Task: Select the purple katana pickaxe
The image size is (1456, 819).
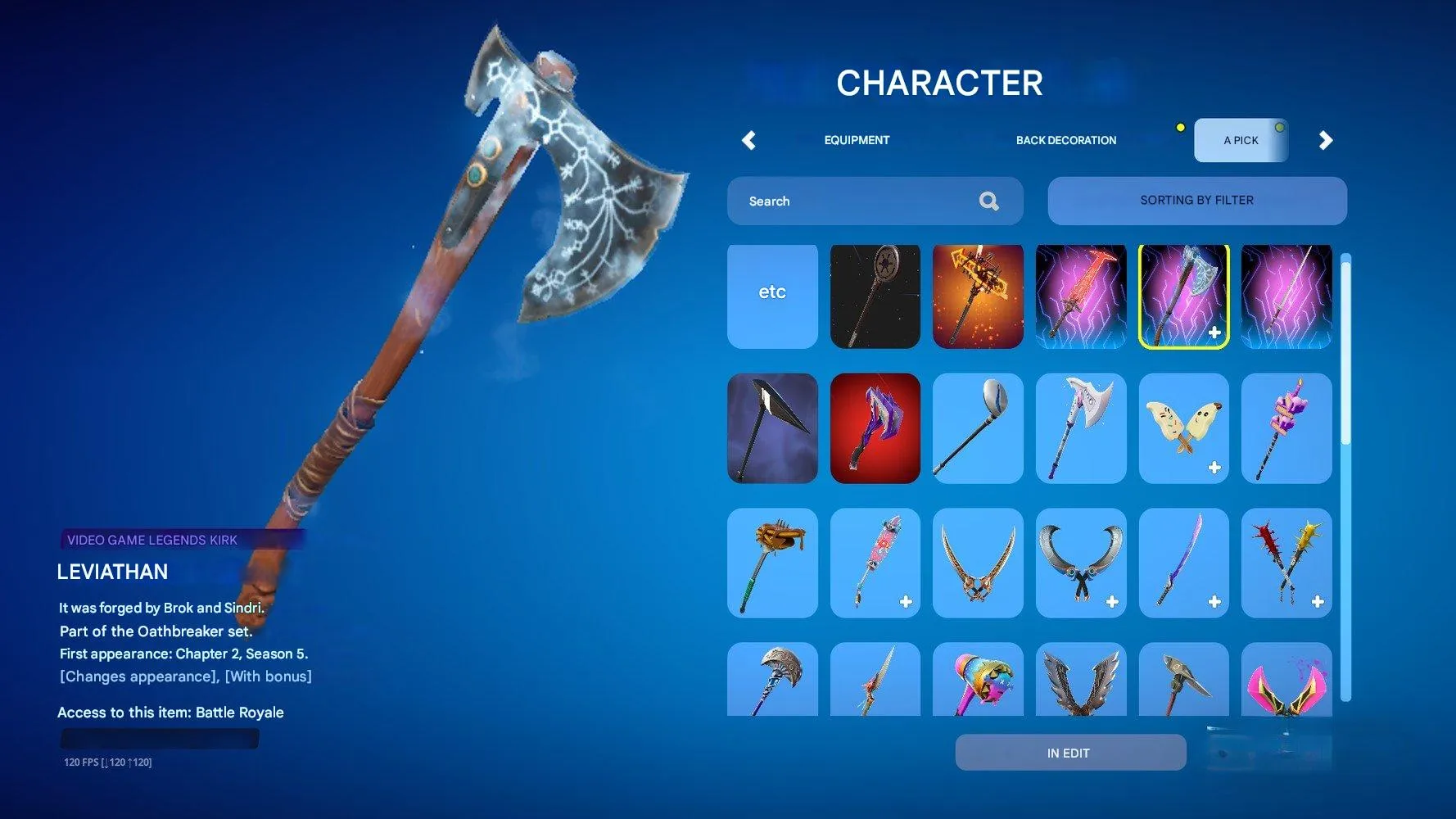Action: tap(1183, 562)
